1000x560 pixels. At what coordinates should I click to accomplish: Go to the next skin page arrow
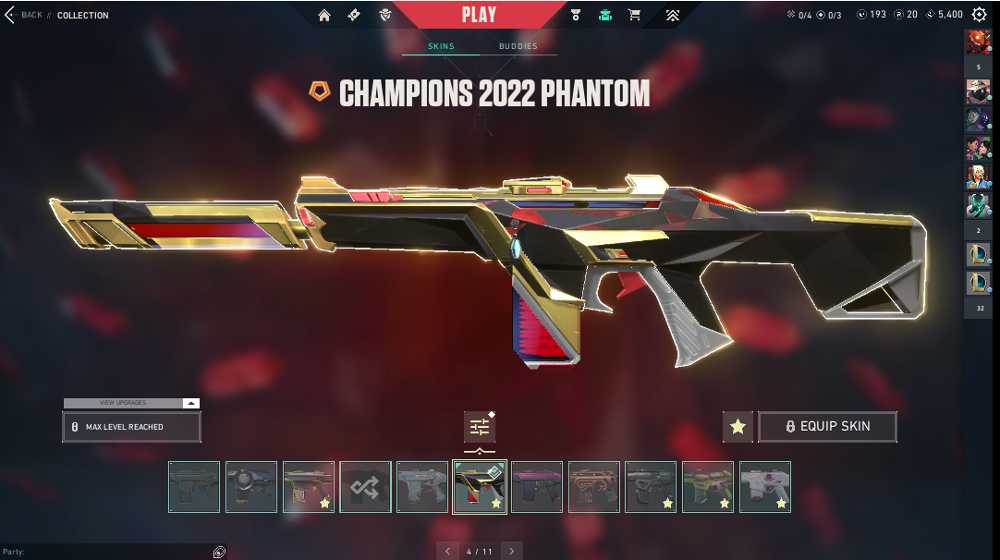coord(512,551)
